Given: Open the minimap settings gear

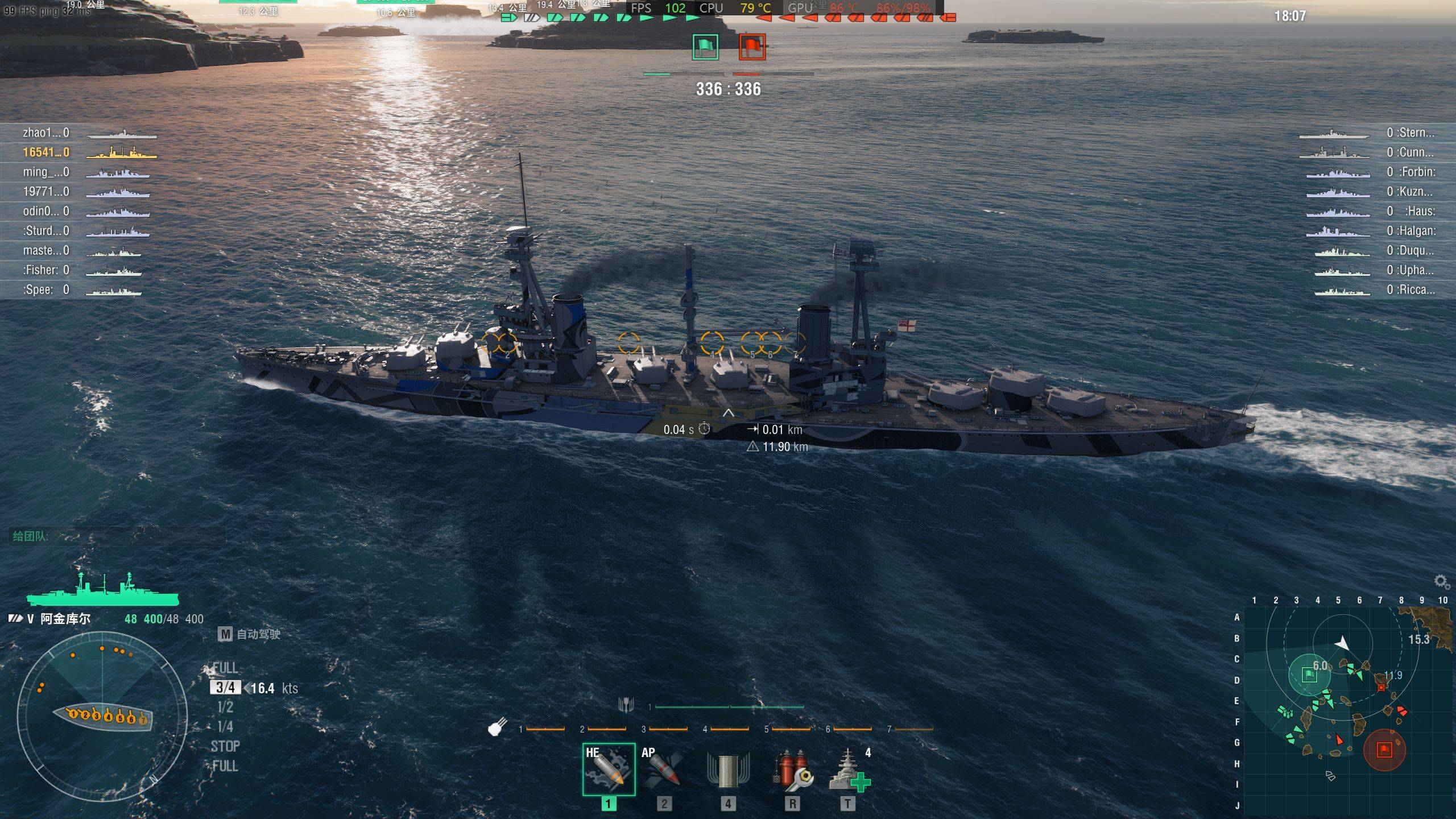Looking at the screenshot, I should (x=1441, y=581).
